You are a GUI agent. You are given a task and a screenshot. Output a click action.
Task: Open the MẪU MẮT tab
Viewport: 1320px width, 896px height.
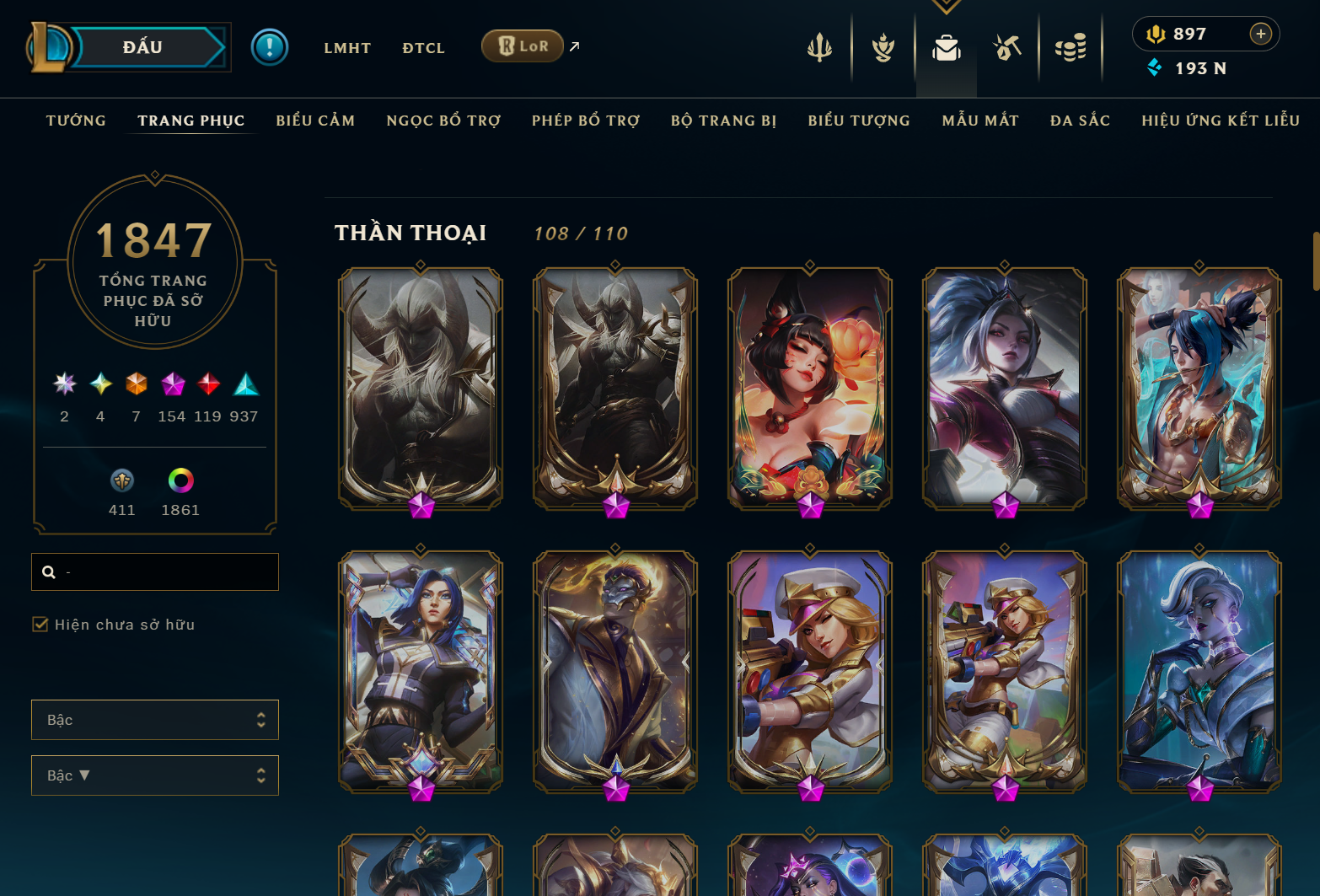tap(980, 121)
